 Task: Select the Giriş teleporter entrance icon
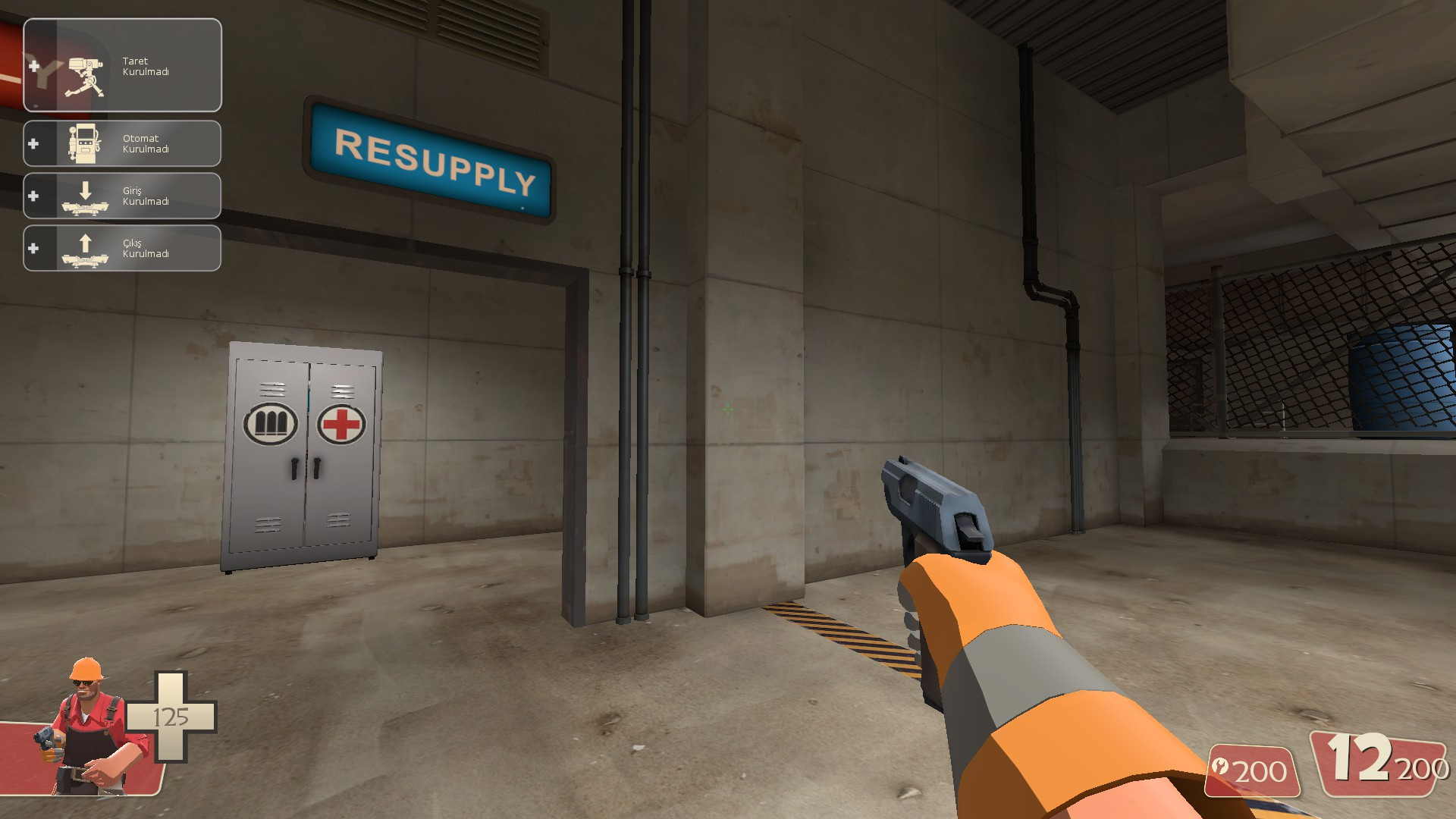point(85,196)
